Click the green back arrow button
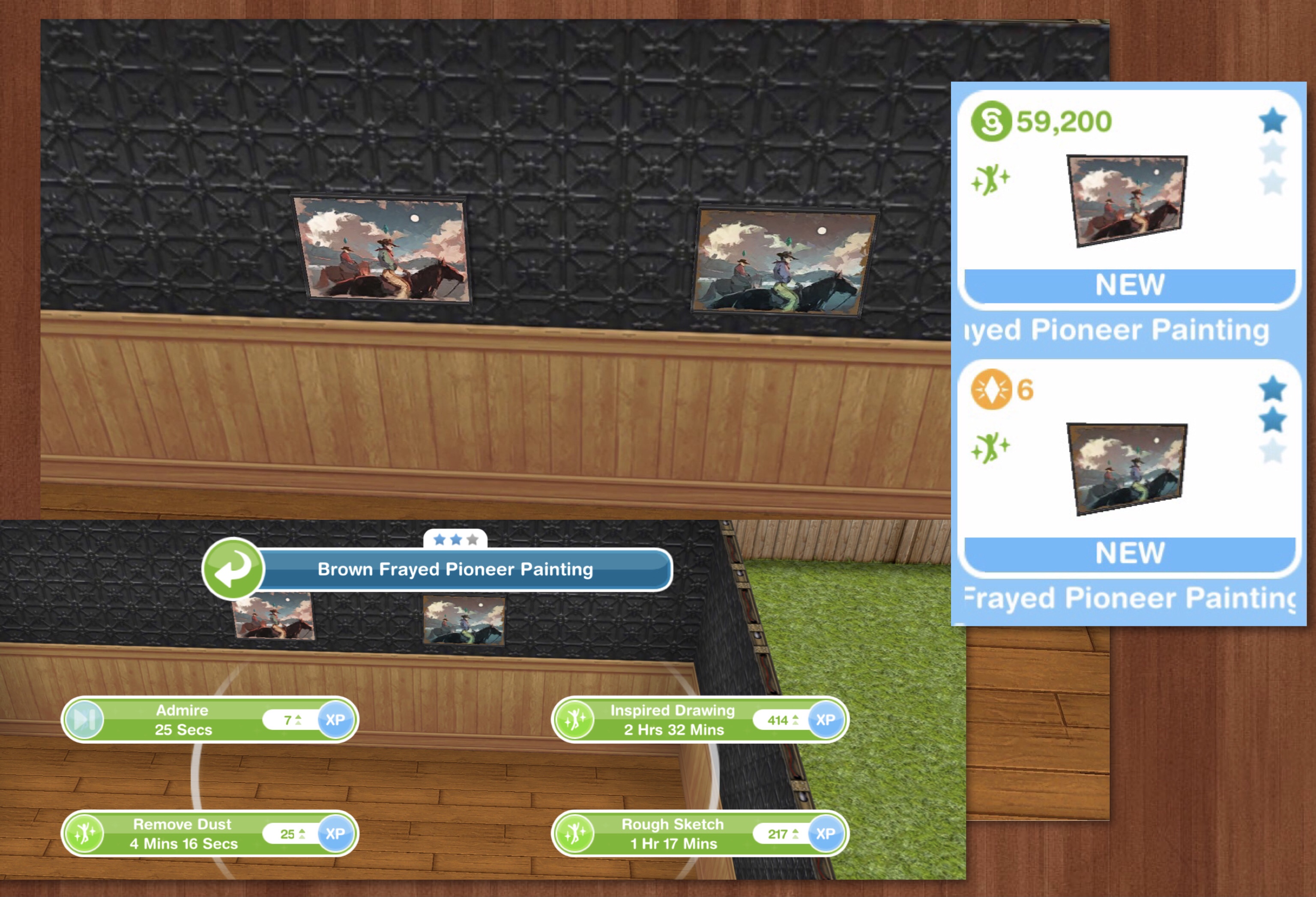This screenshot has width=1316, height=897. [x=233, y=569]
